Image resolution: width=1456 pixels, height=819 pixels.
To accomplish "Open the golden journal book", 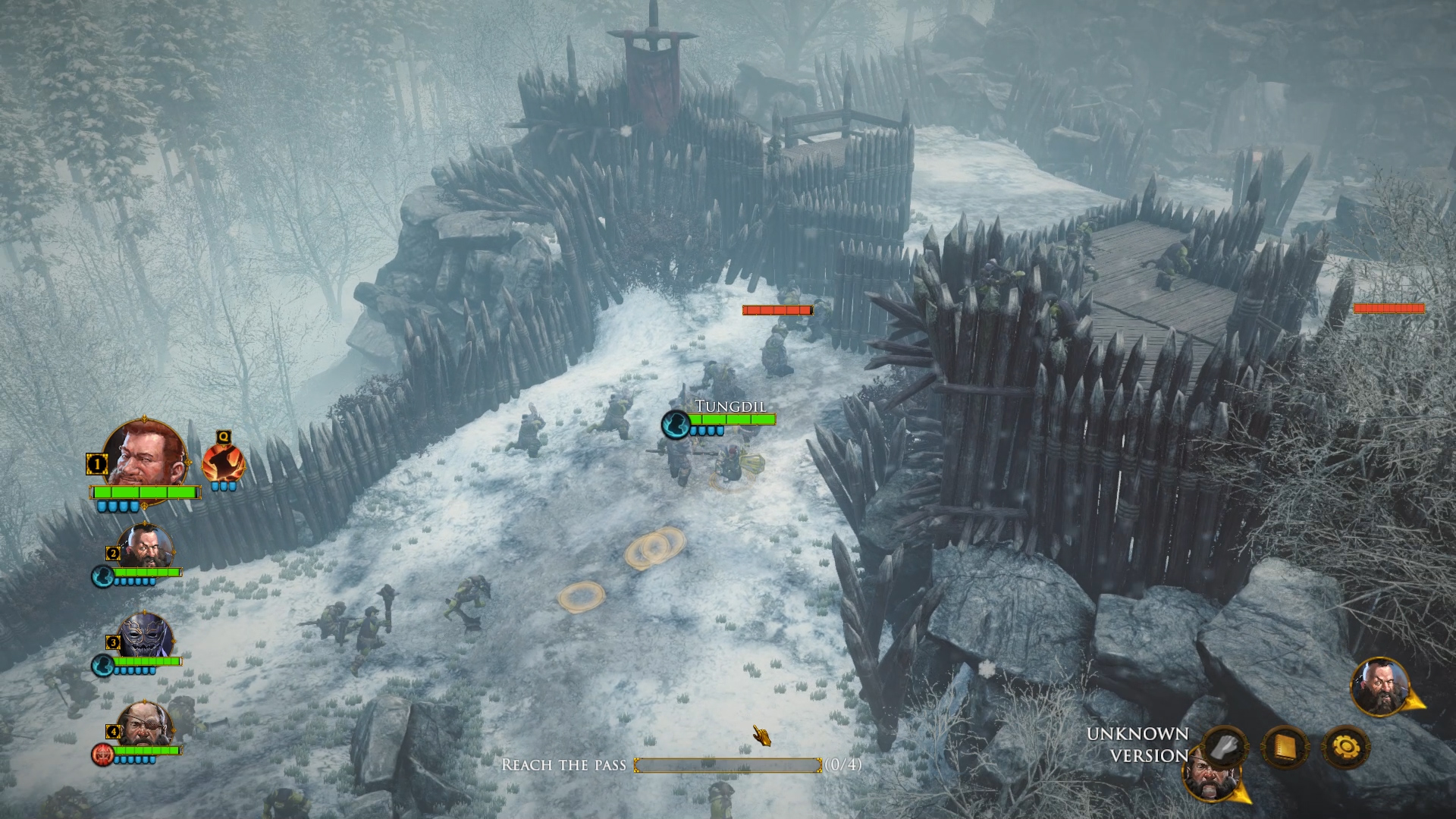I will point(1285,746).
